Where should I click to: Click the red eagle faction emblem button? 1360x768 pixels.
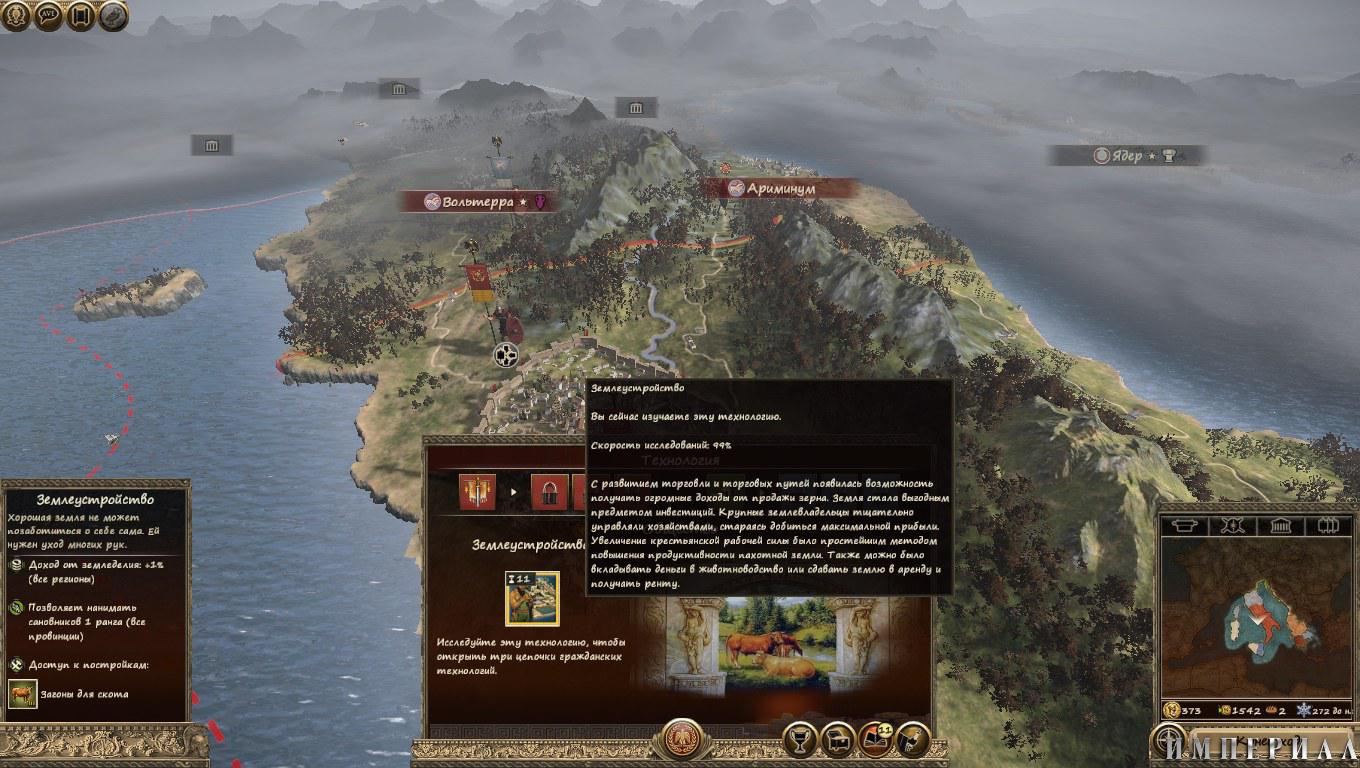click(x=682, y=739)
